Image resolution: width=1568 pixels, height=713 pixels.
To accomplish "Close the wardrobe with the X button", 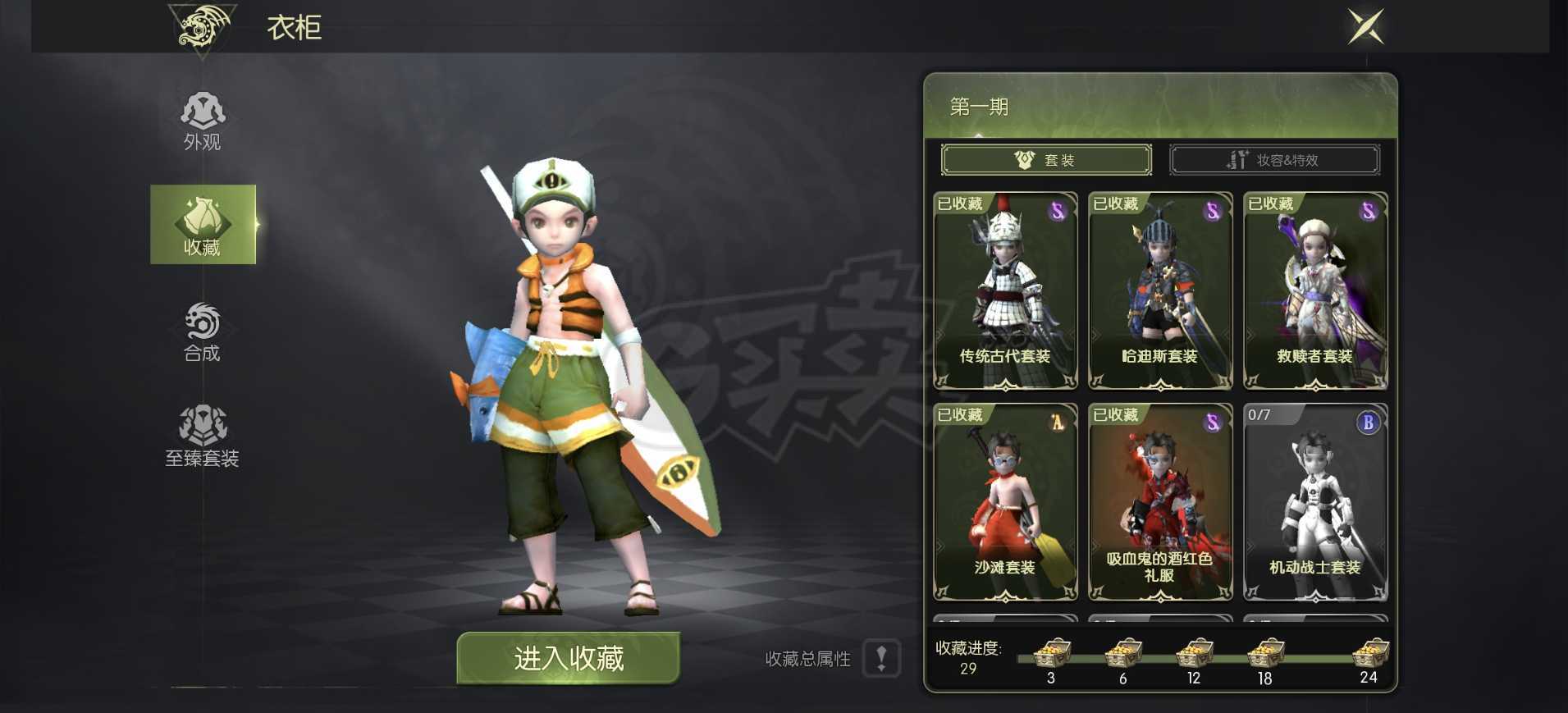I will click(1365, 27).
